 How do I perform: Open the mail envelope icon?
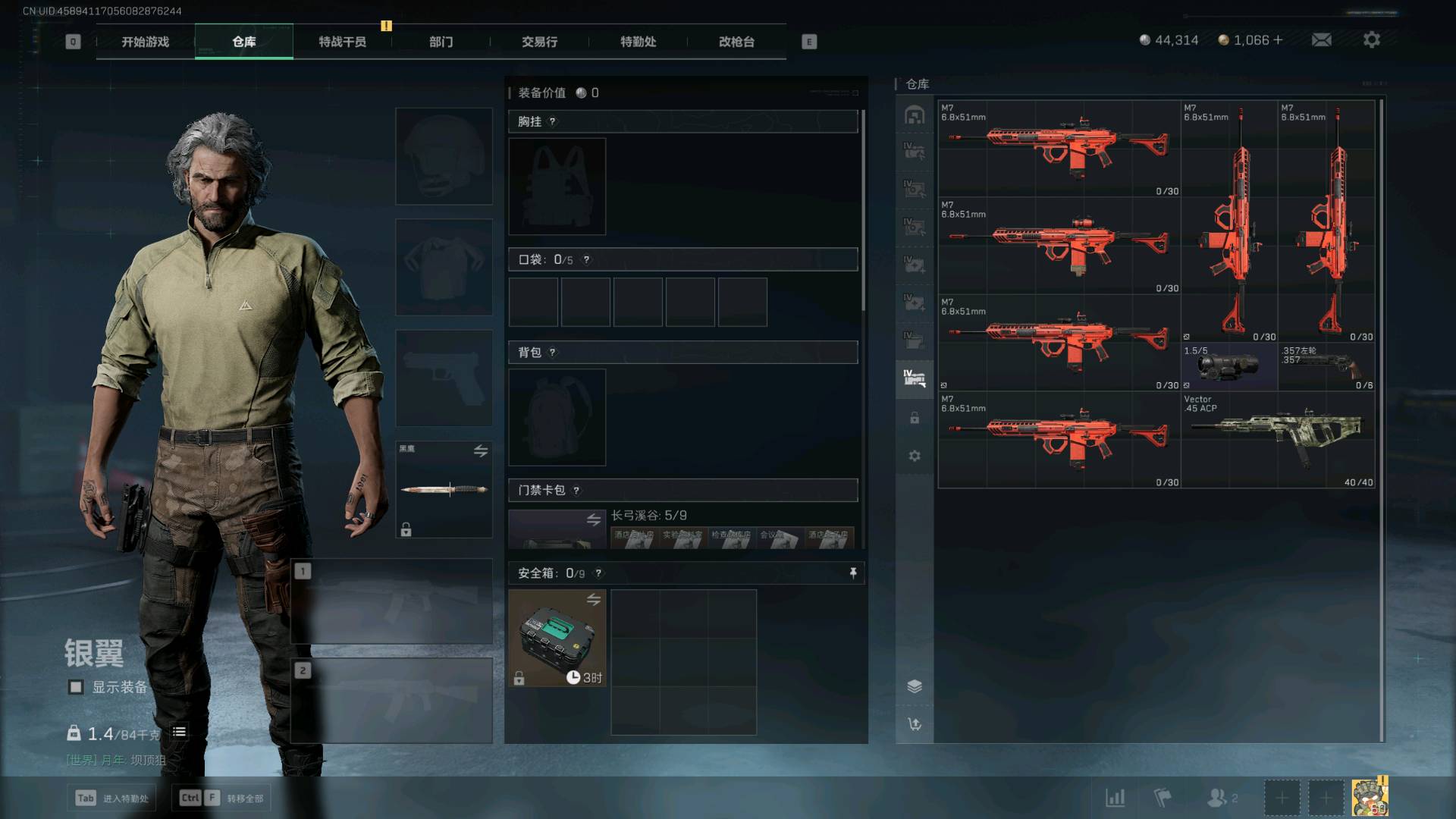click(1322, 39)
